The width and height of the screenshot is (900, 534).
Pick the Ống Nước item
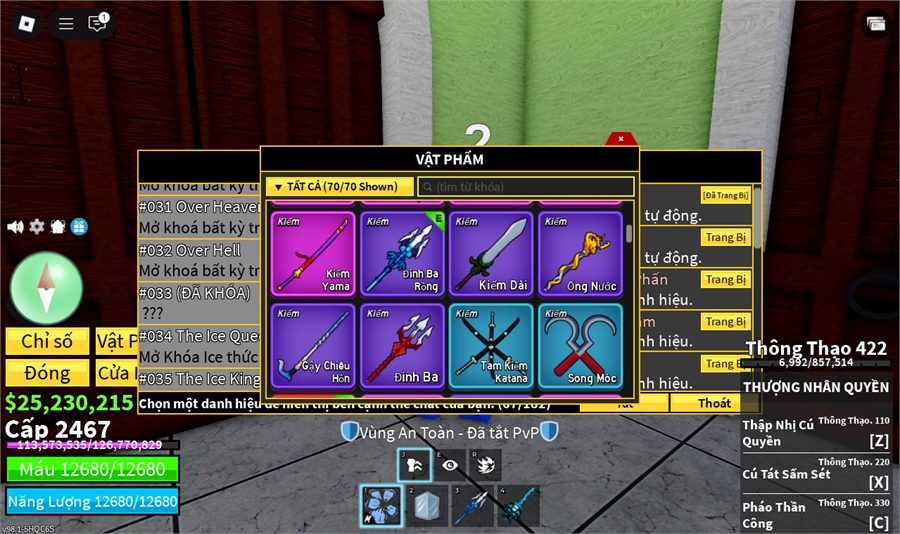pos(580,253)
